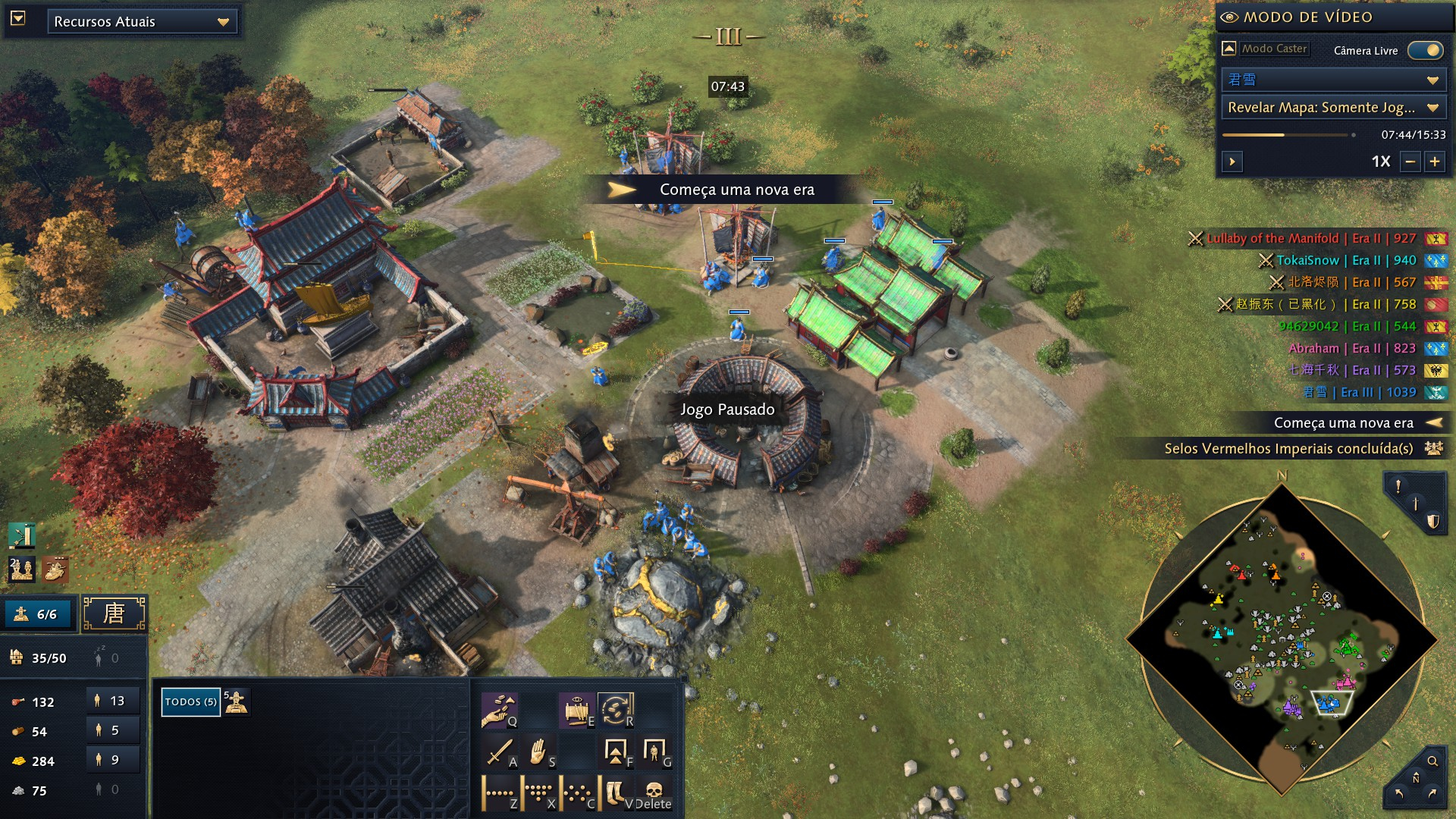Viewport: 1456px width, 819px height.
Task: Select the 13 food villagers button
Action: [111, 701]
